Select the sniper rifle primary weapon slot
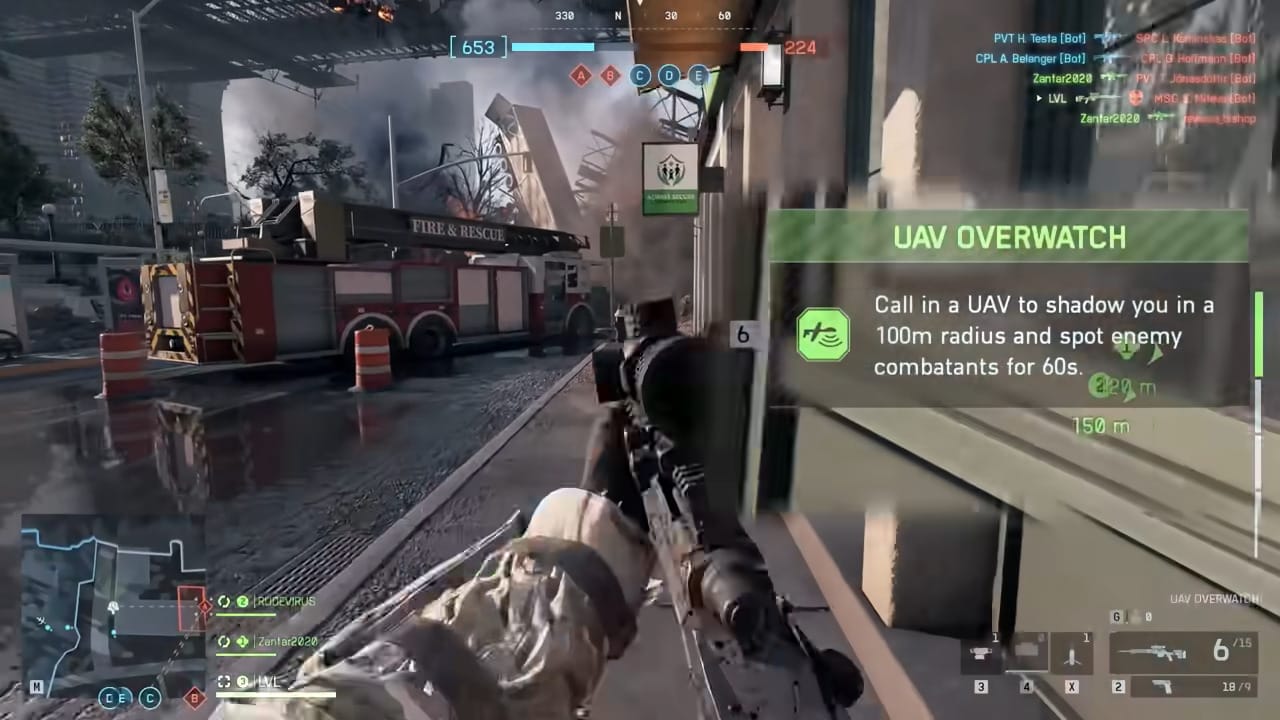This screenshot has height=720, width=1280. pos(1185,653)
